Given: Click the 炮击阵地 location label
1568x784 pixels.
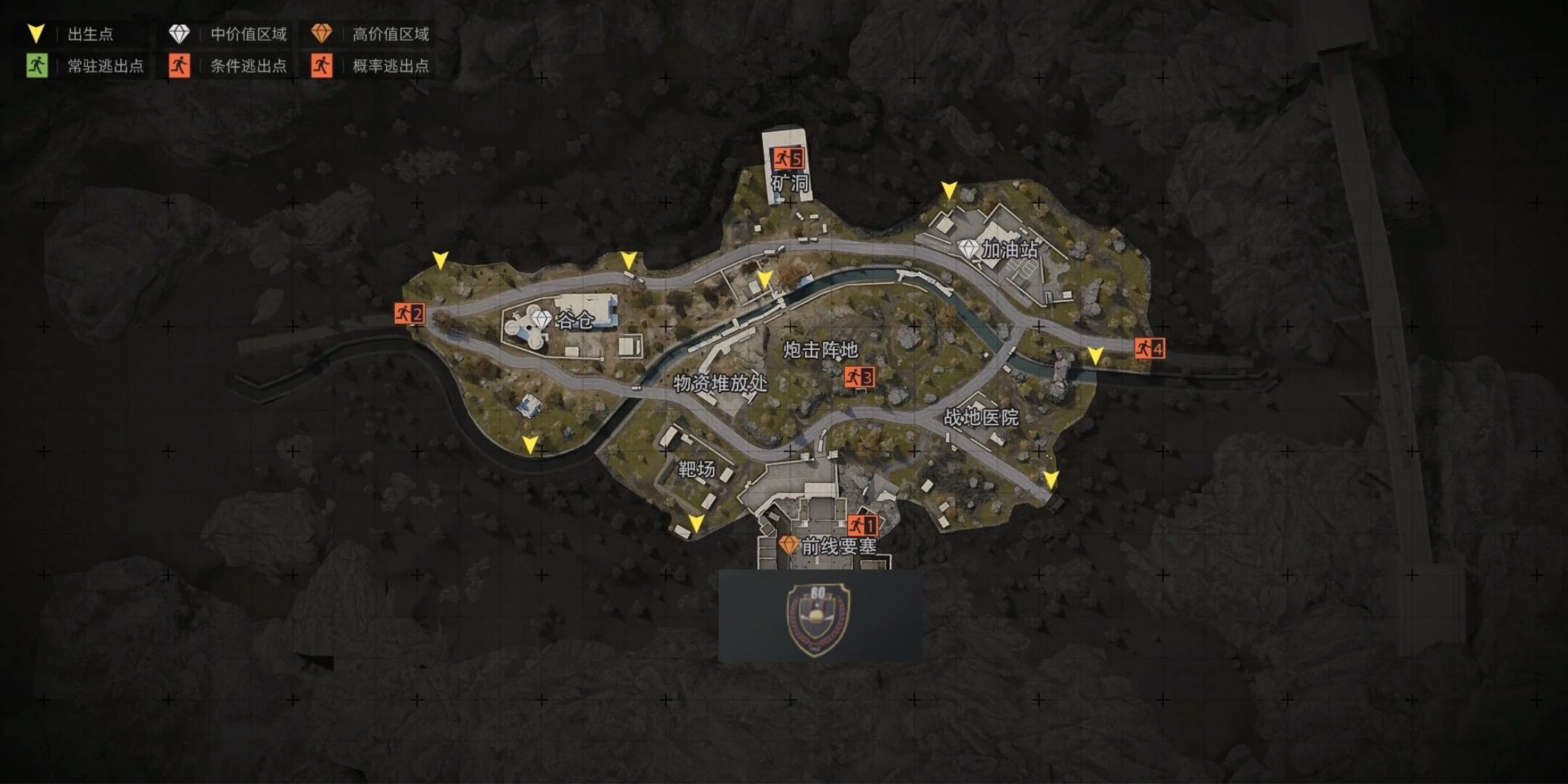Looking at the screenshot, I should 820,350.
